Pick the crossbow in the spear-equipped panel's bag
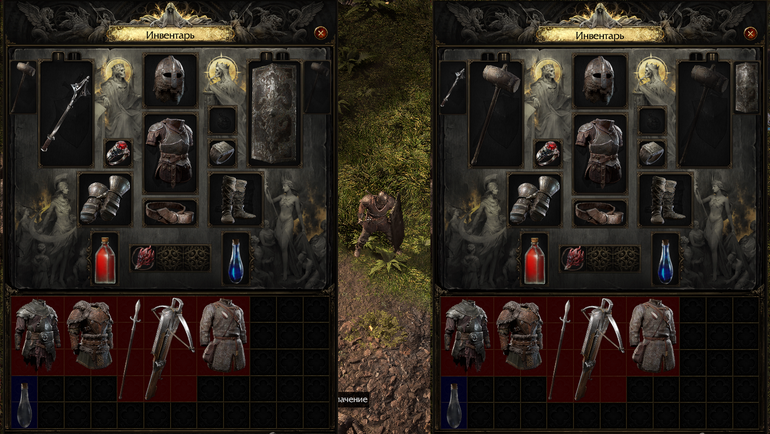This screenshot has height=434, width=770. [x=170, y=346]
